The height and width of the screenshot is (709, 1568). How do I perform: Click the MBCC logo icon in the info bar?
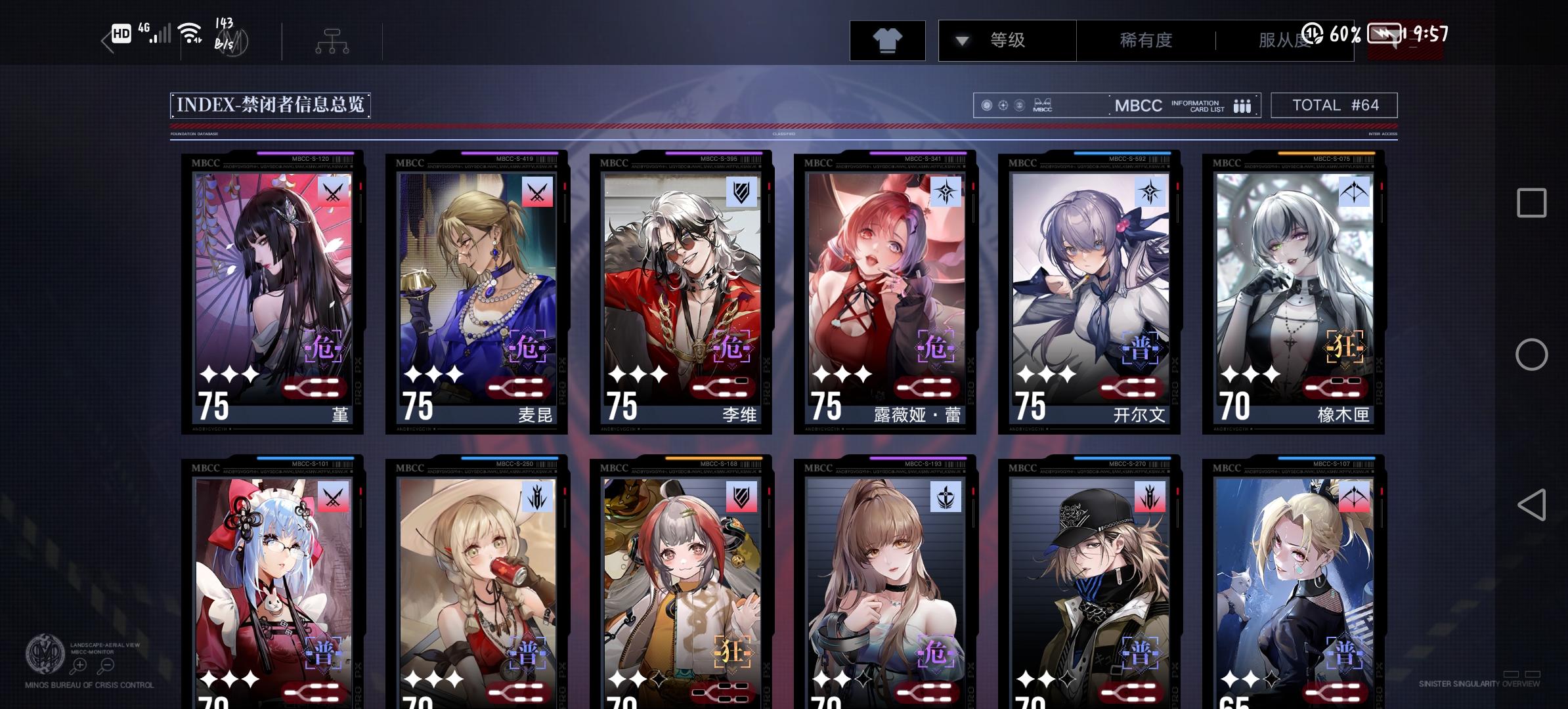click(1043, 105)
